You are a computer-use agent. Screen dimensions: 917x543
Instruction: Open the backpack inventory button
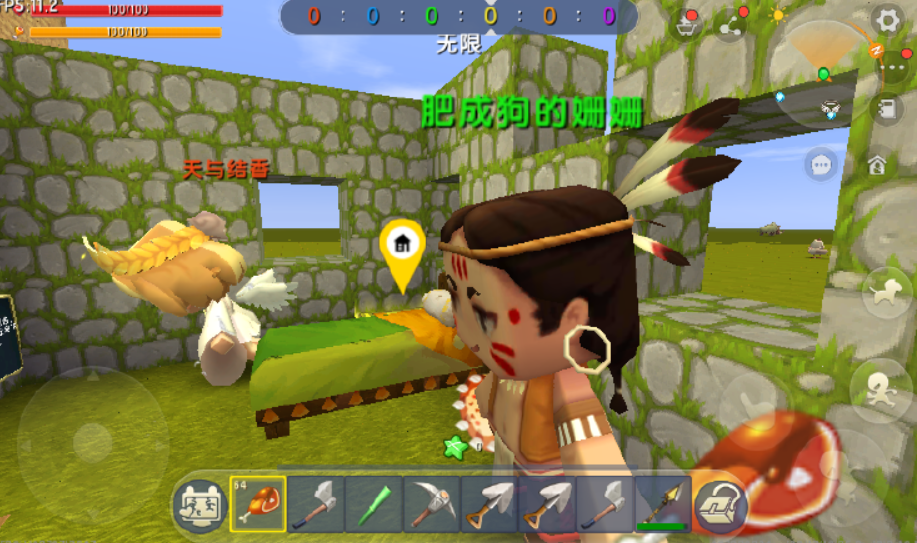tap(718, 503)
